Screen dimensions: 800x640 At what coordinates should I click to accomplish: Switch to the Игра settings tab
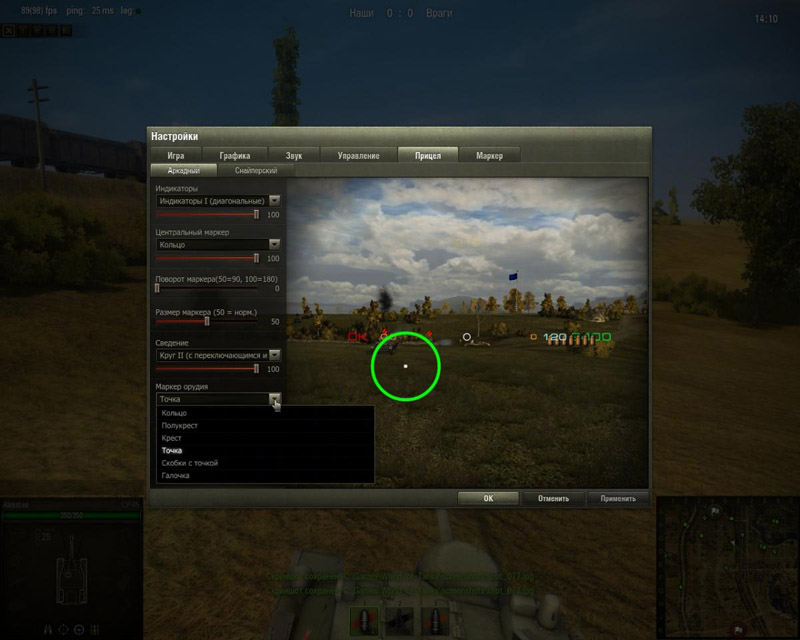tap(176, 155)
